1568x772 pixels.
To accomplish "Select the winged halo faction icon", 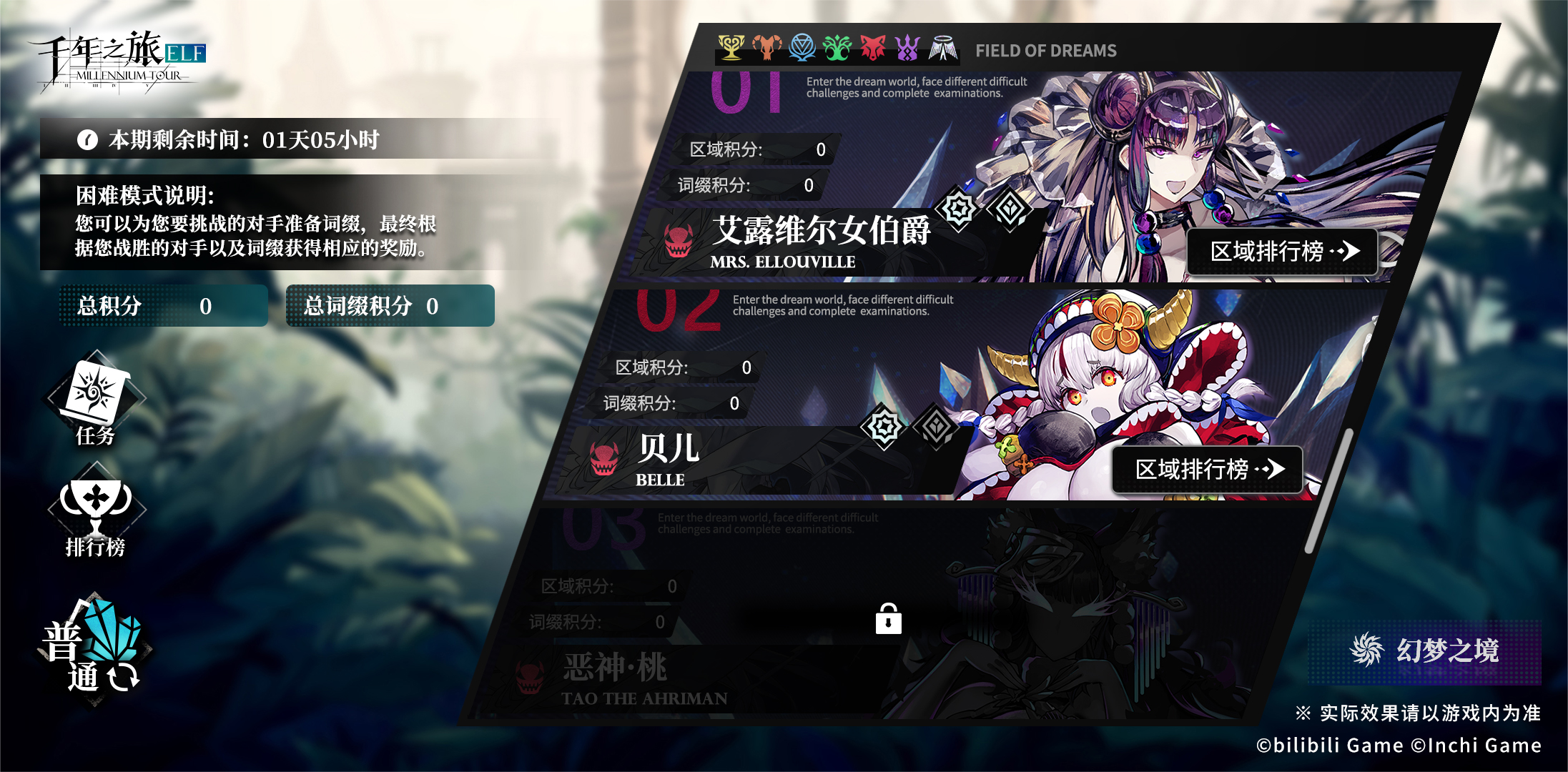I will coord(942,49).
